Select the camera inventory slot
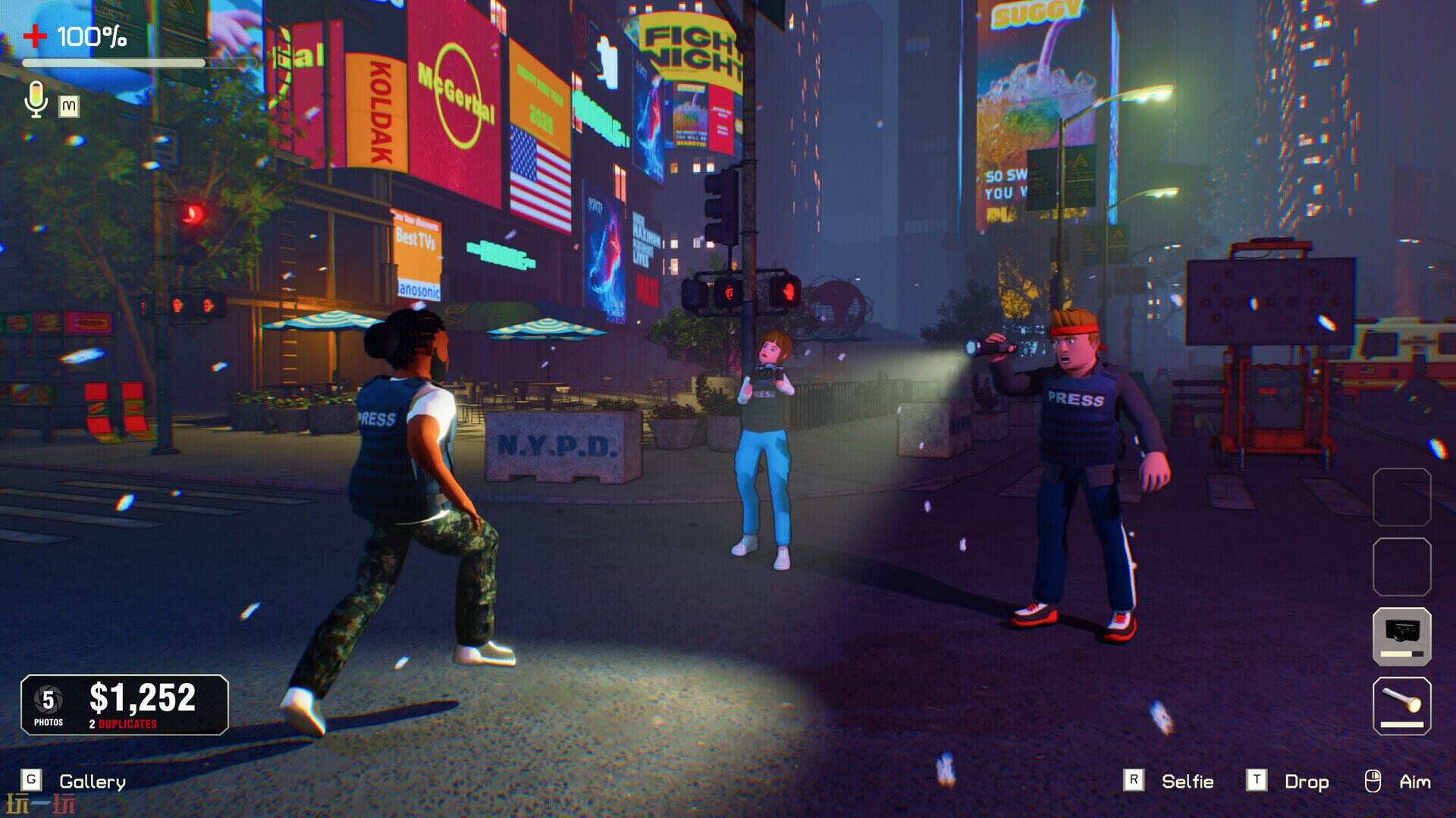Viewport: 1456px width, 818px height. [1401, 635]
